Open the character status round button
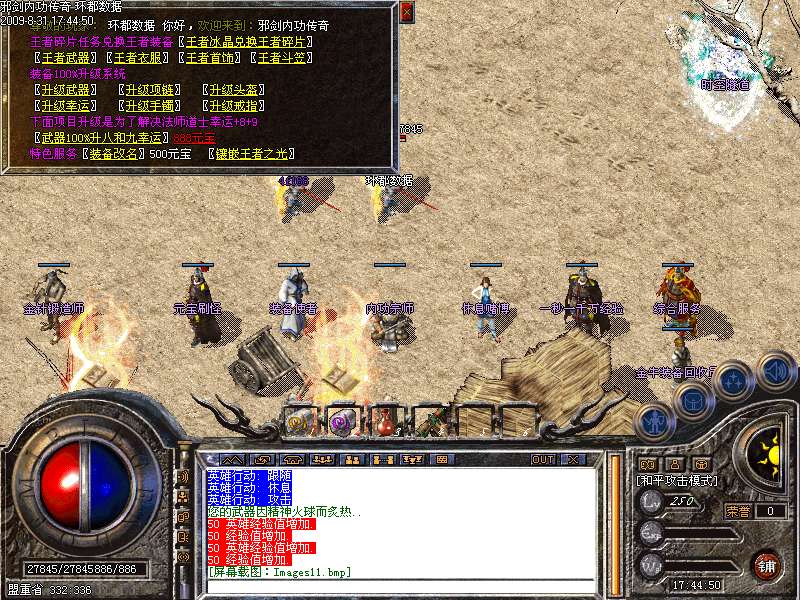This screenshot has width=800, height=600. (x=654, y=420)
